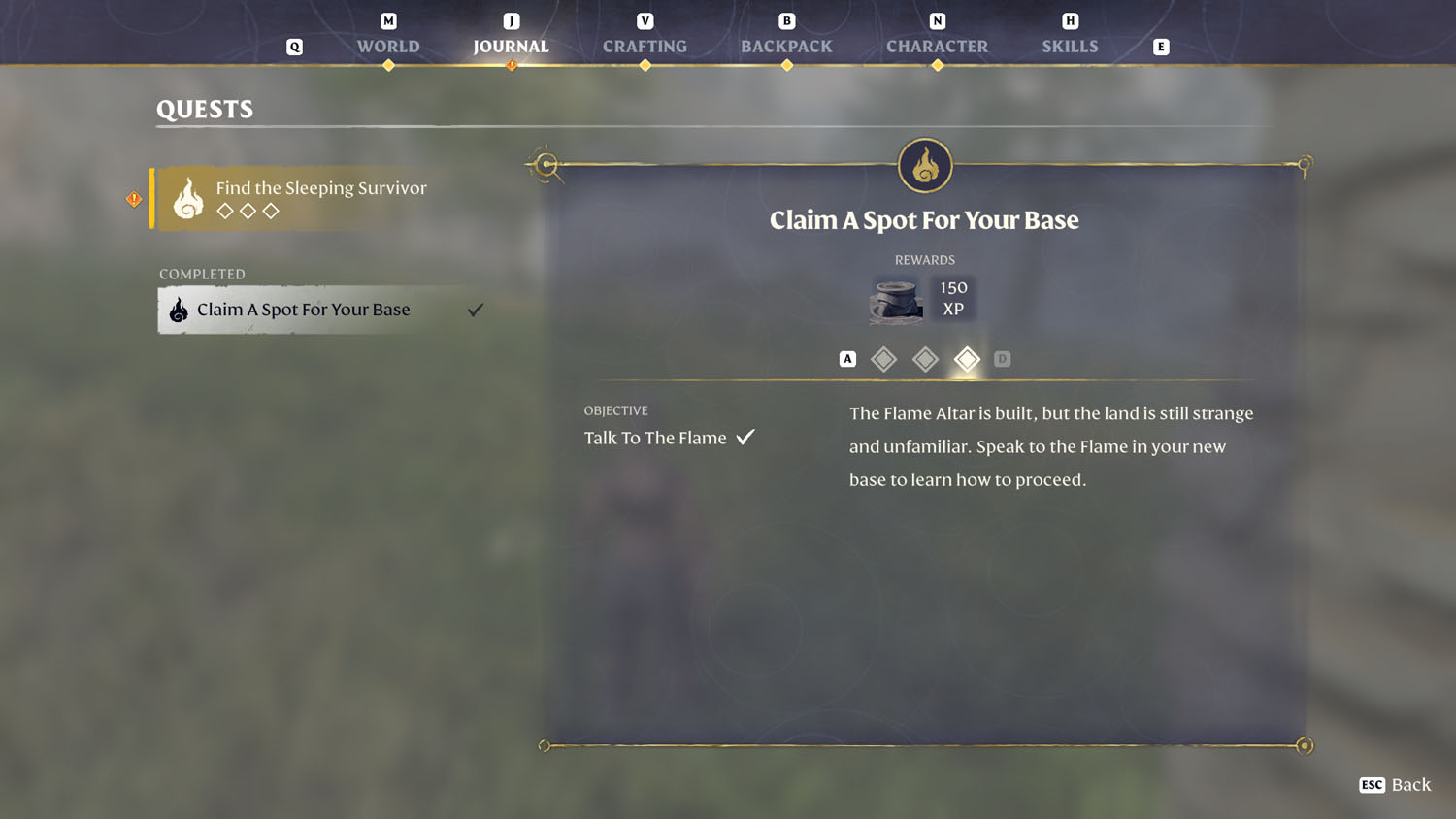The width and height of the screenshot is (1456, 819).
Task: Open the Crafting tab
Action: tap(645, 46)
